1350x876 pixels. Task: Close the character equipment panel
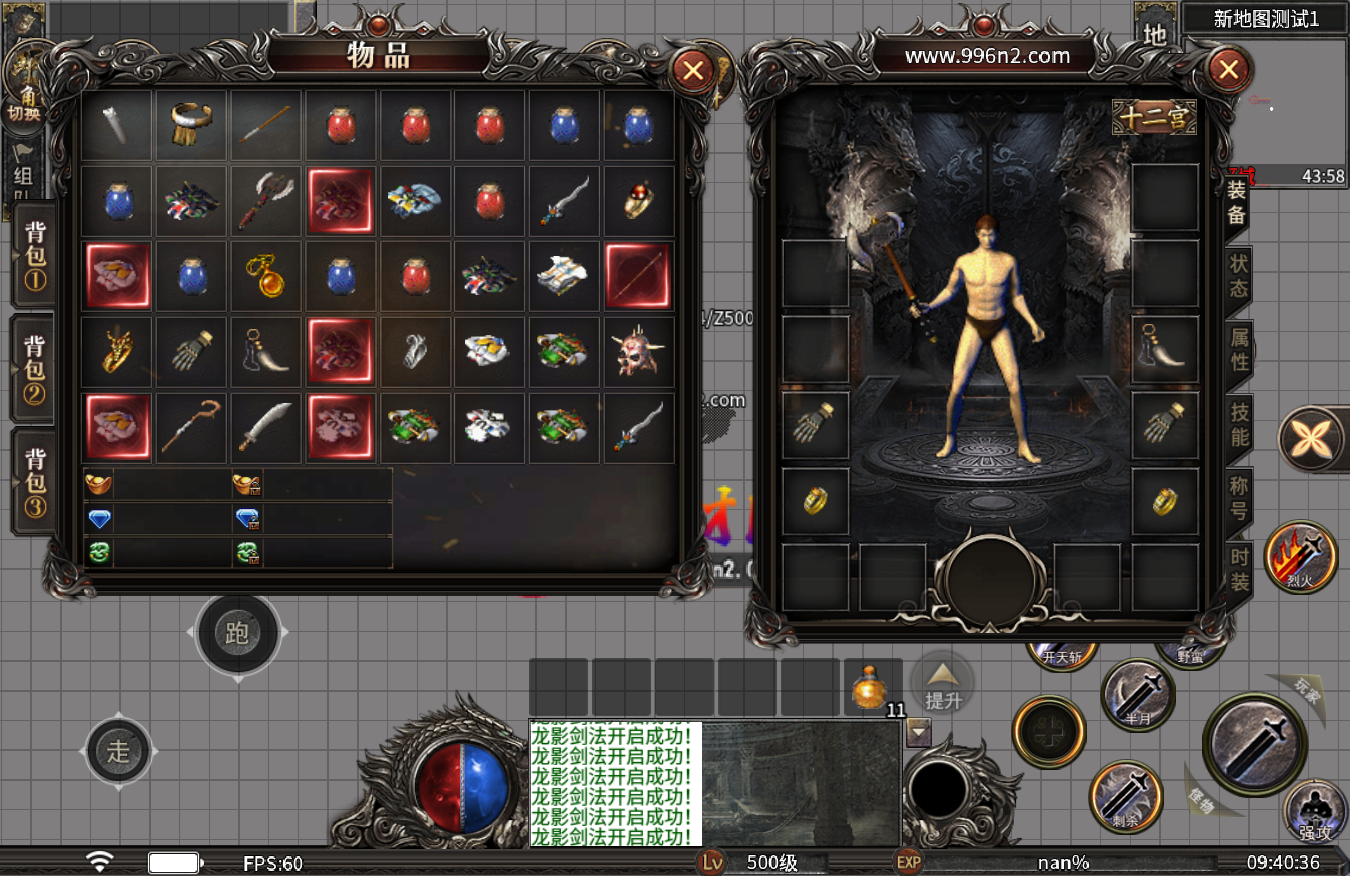pyautogui.click(x=1229, y=70)
